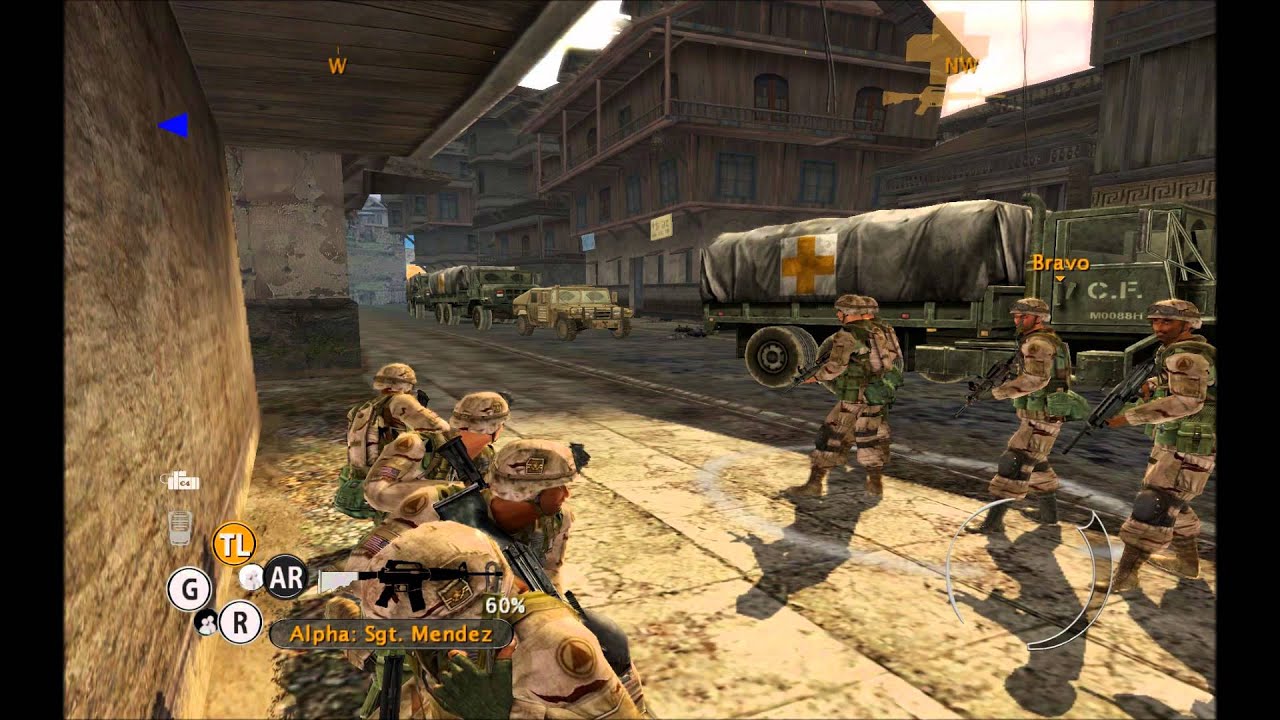This screenshot has width=1280, height=720.
Task: Select the Alpha: Sgt. Mendez nameplate
Action: pyautogui.click(x=390, y=632)
